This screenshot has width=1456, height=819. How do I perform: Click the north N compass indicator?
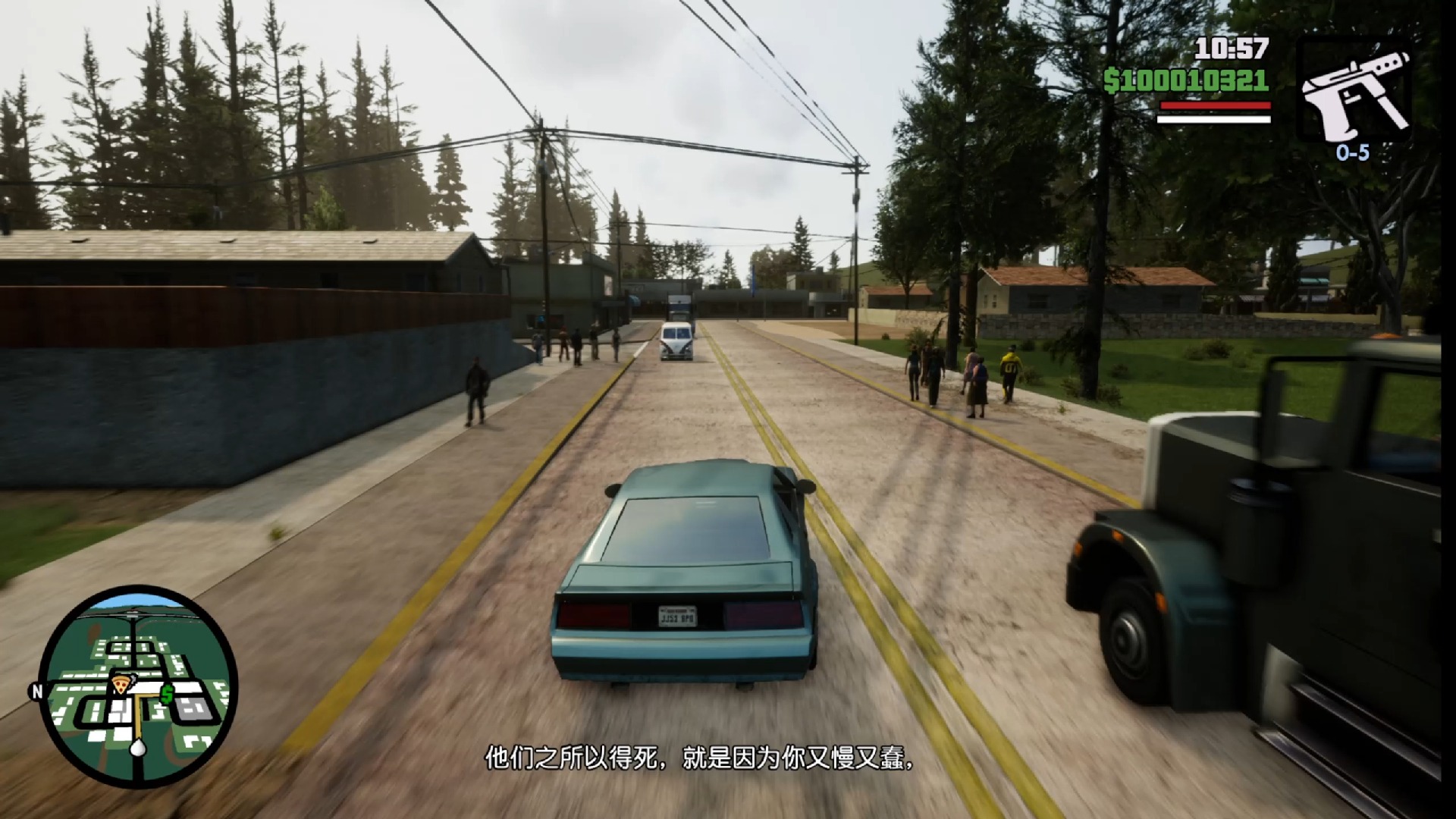(x=36, y=692)
